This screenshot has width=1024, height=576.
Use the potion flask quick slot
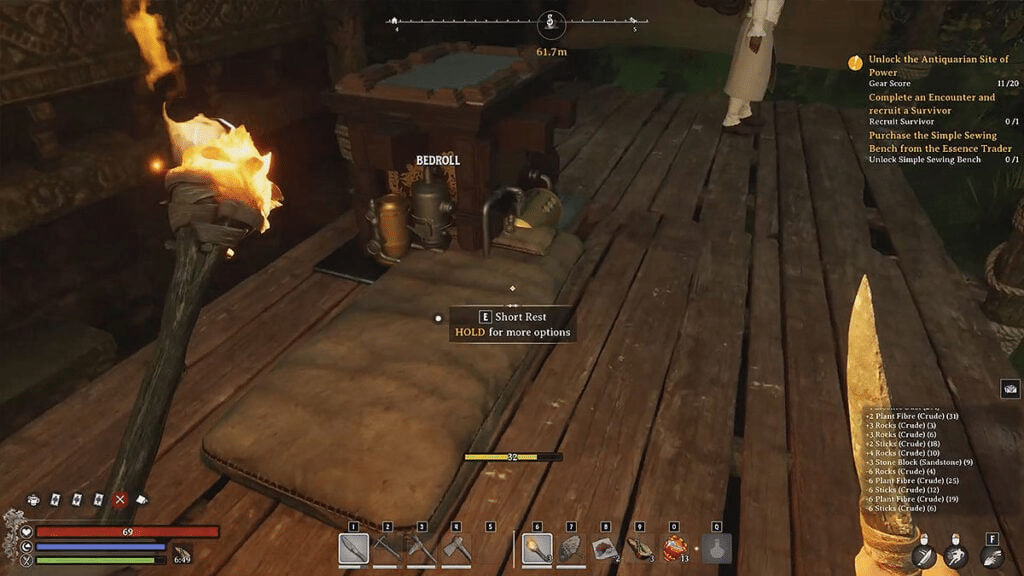[x=716, y=548]
